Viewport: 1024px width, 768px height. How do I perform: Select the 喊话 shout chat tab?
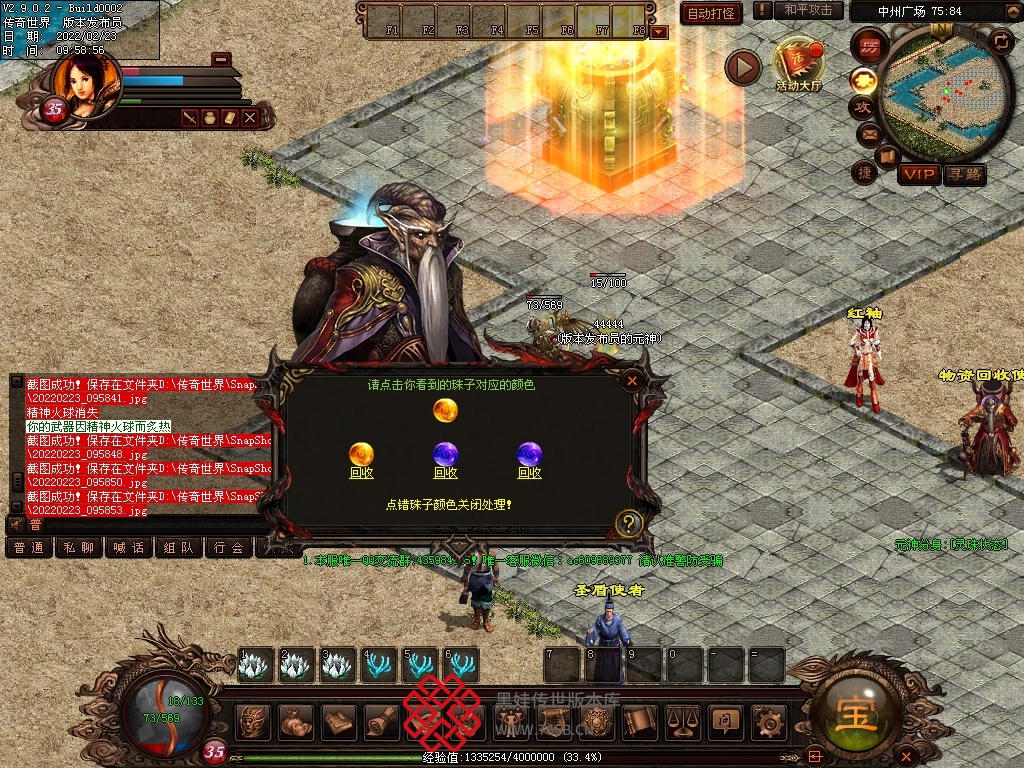point(129,547)
